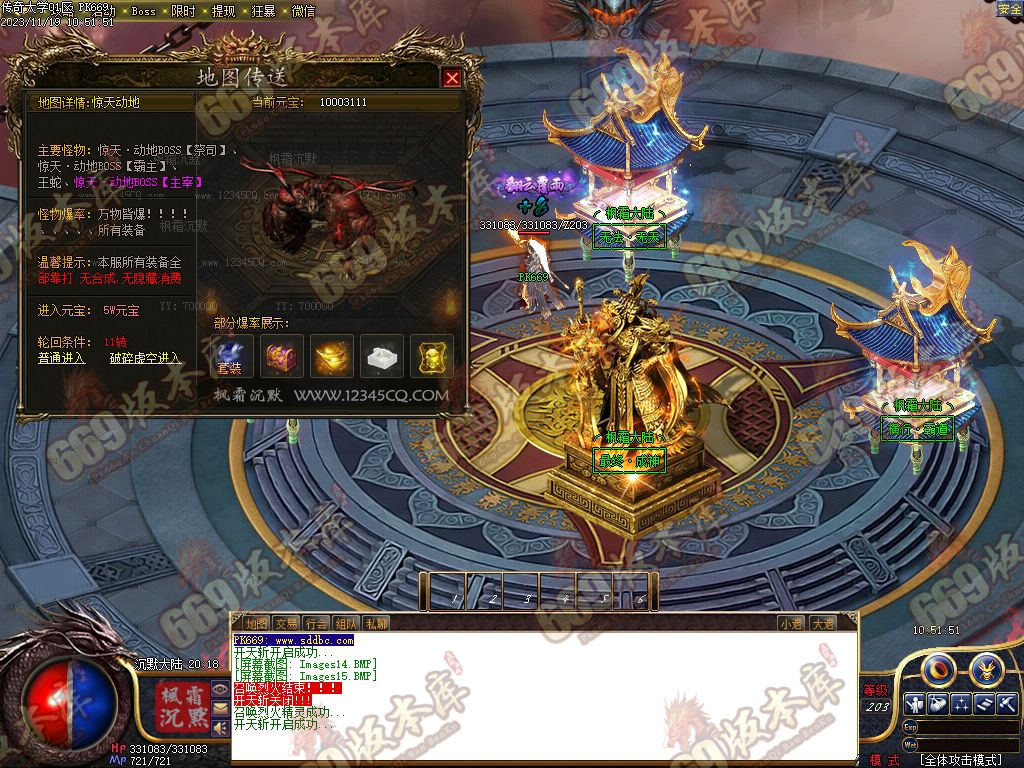Screen dimensions: 1024x768
Task: Close the 地图传送 map teleport window
Action: [452, 78]
